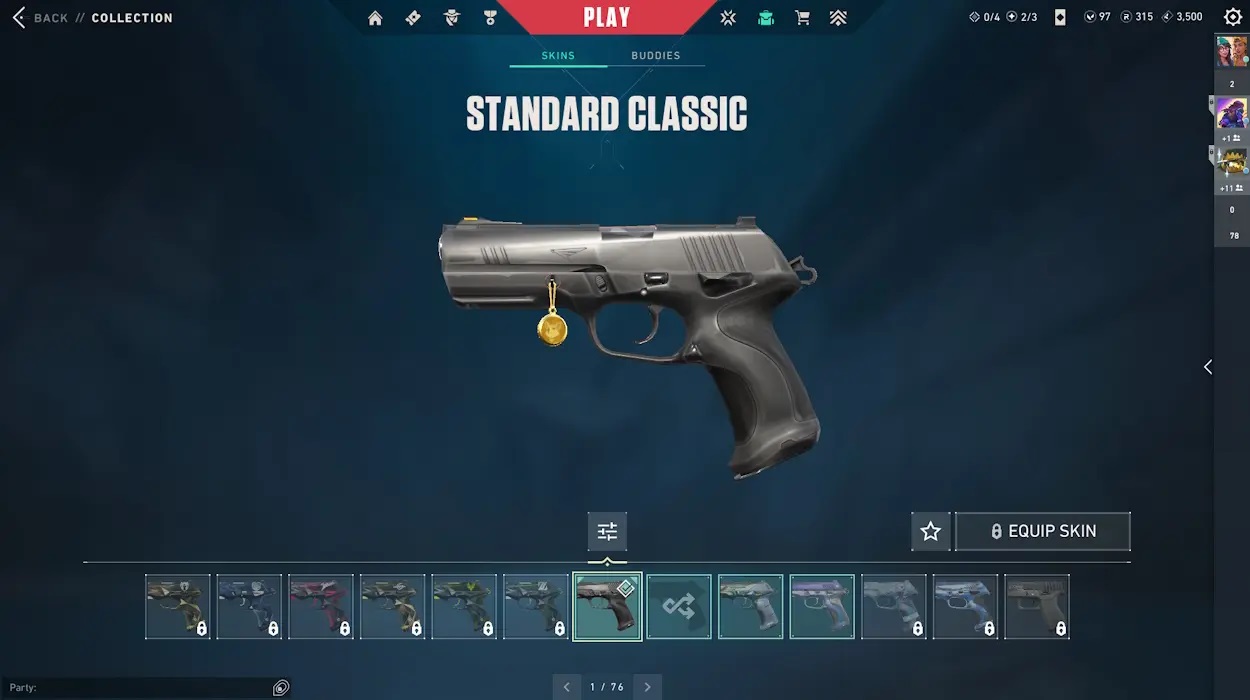Mark the skin as favorite with the star

pyautogui.click(x=931, y=532)
